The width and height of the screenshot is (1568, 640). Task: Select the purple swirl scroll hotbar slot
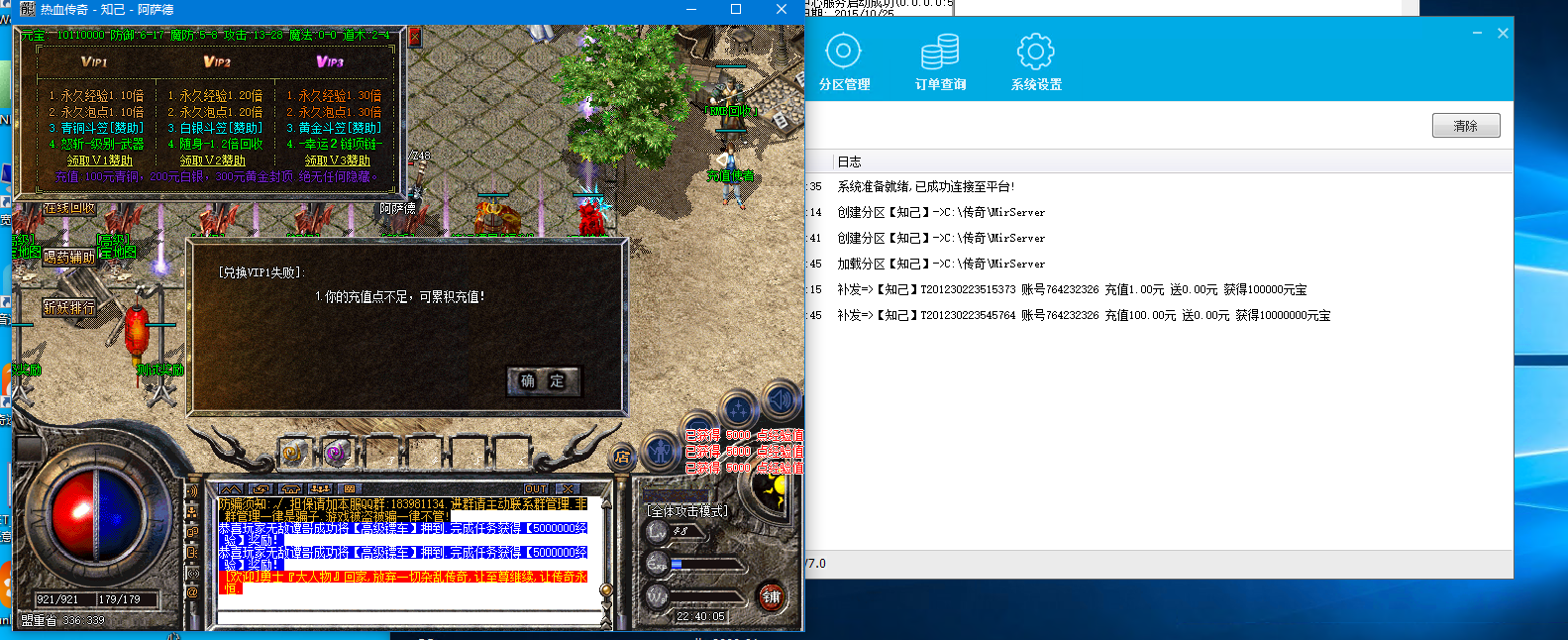[335, 453]
